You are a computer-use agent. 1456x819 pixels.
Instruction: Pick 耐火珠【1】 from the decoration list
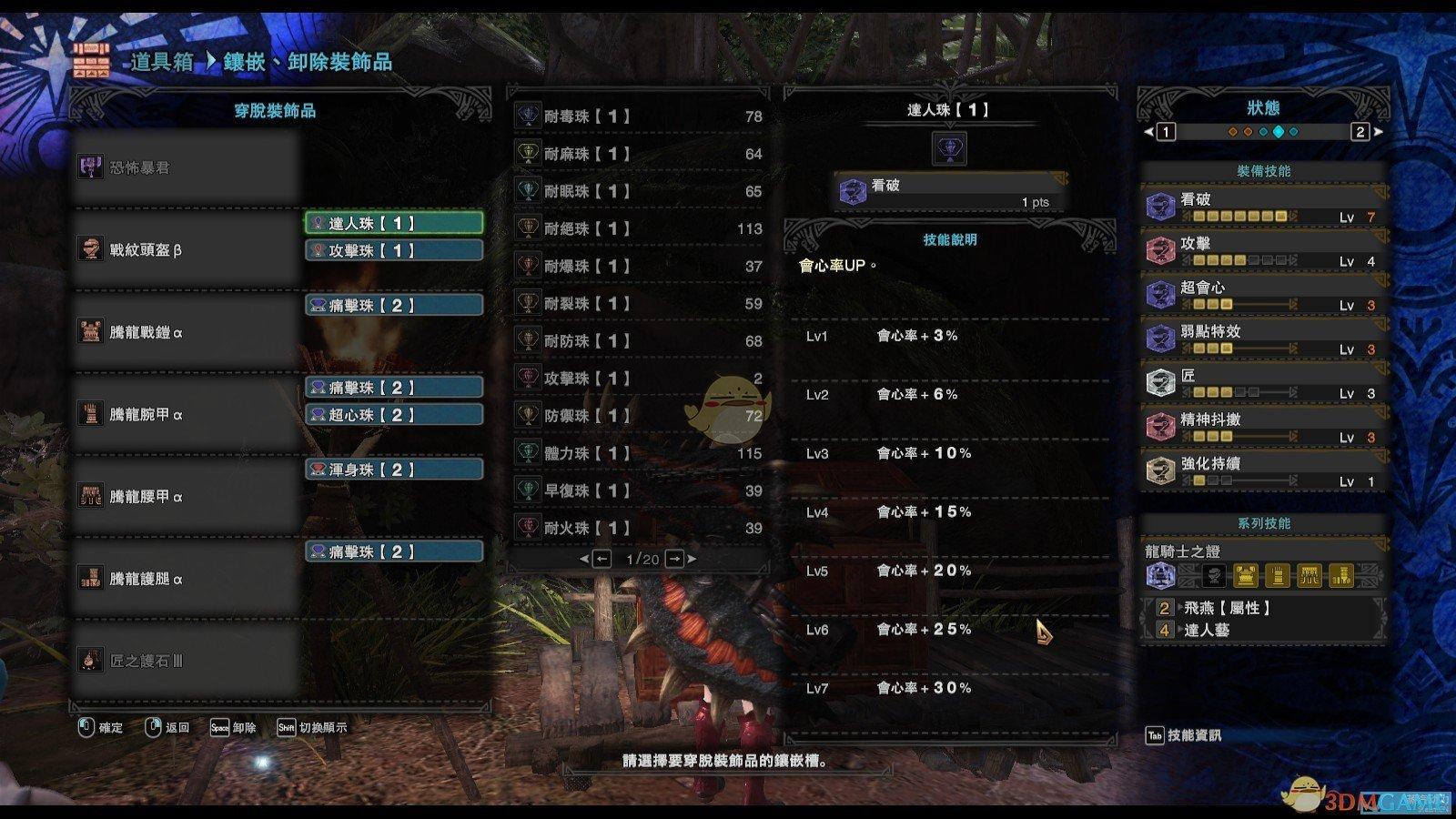point(639,528)
